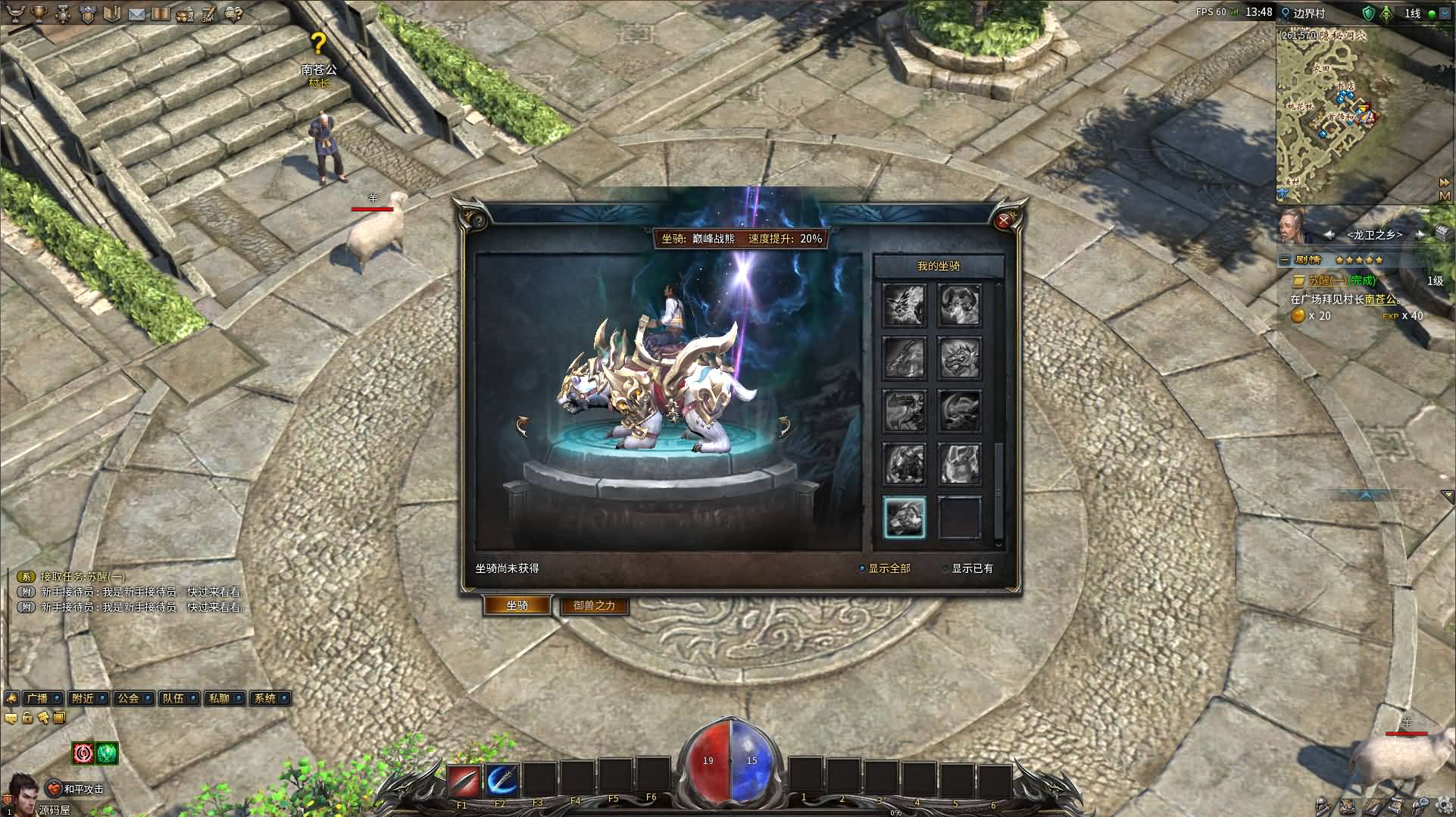Rotate the mount preview right
Image resolution: width=1456 pixels, height=817 pixels.
click(x=783, y=426)
